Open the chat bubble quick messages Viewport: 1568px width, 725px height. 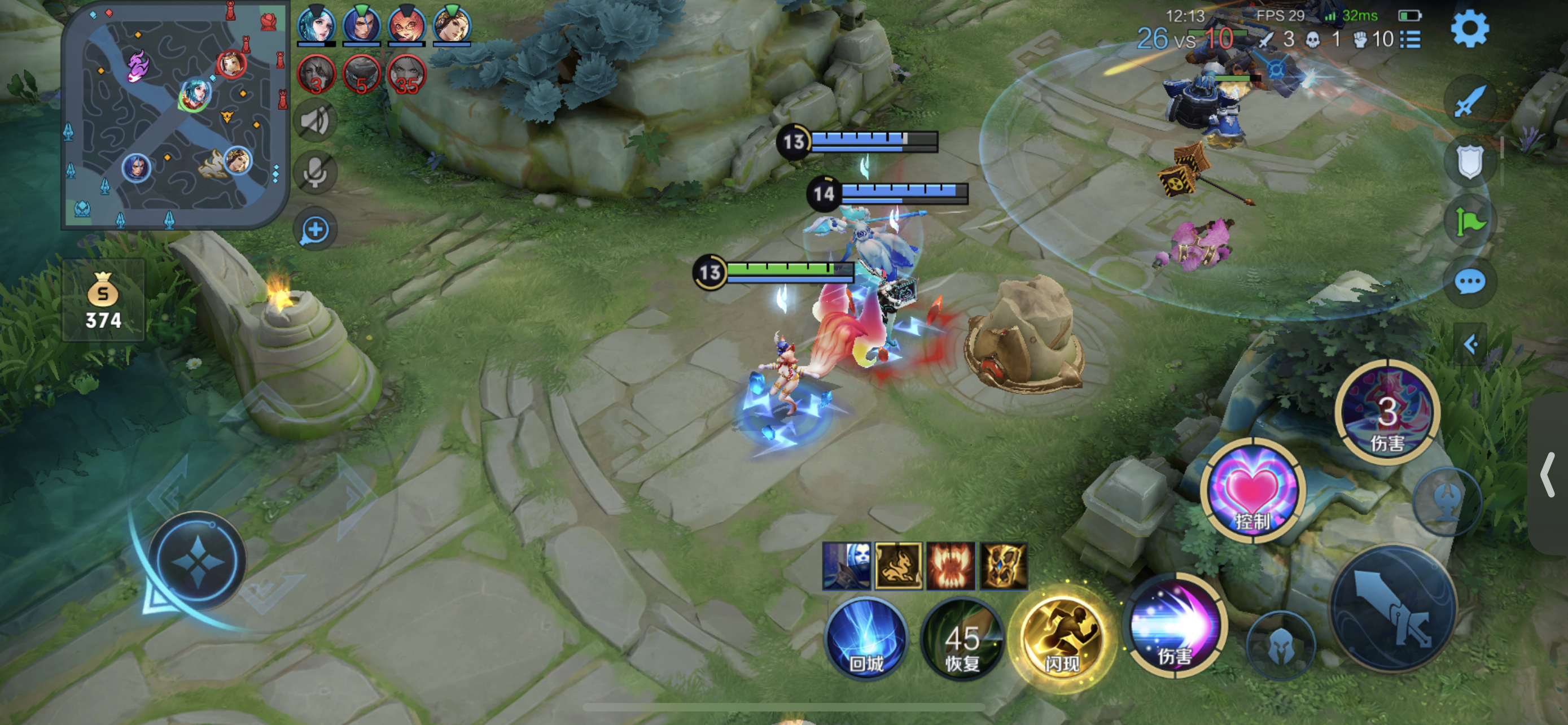[1469, 282]
